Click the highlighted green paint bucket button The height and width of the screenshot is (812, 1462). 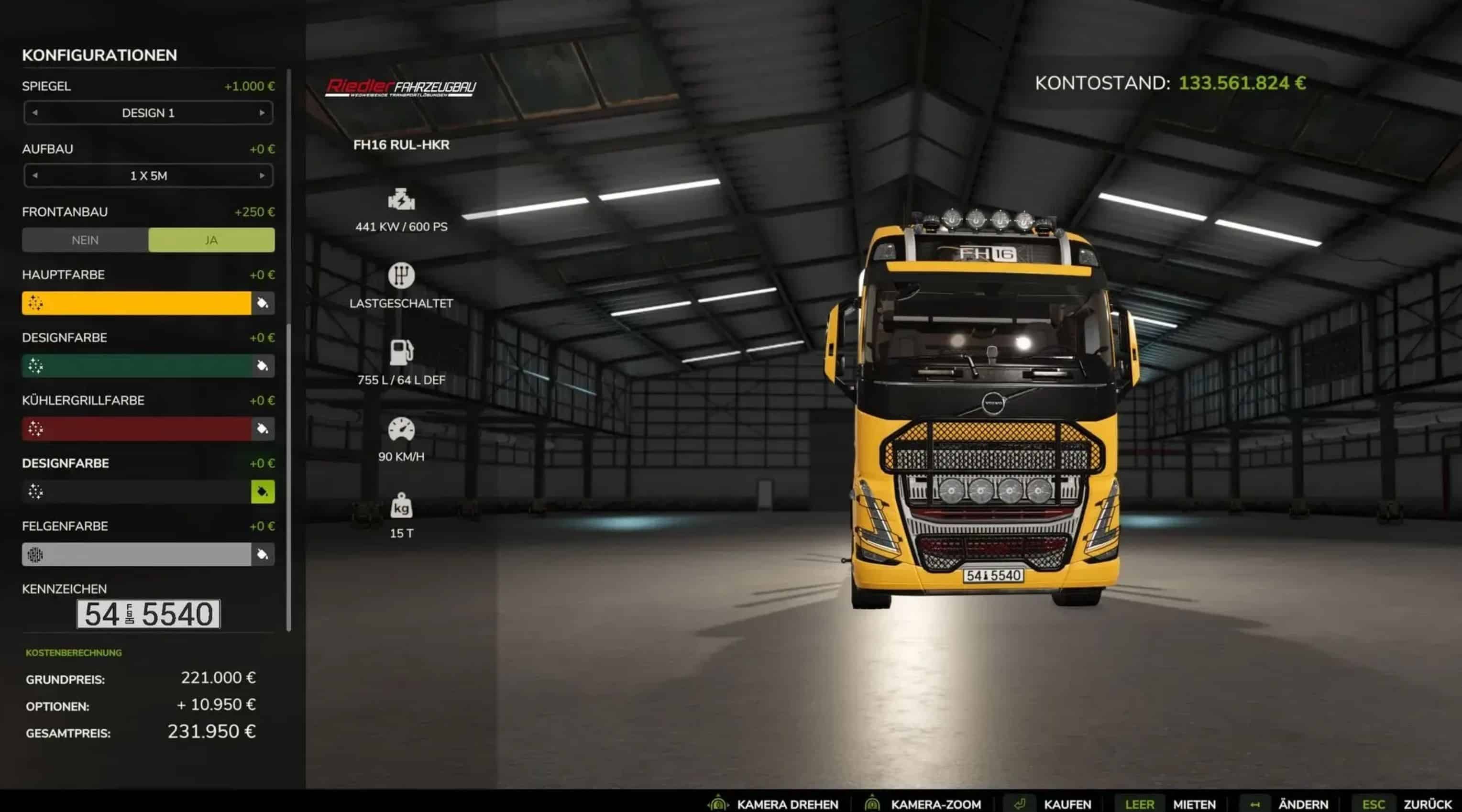[x=263, y=492]
